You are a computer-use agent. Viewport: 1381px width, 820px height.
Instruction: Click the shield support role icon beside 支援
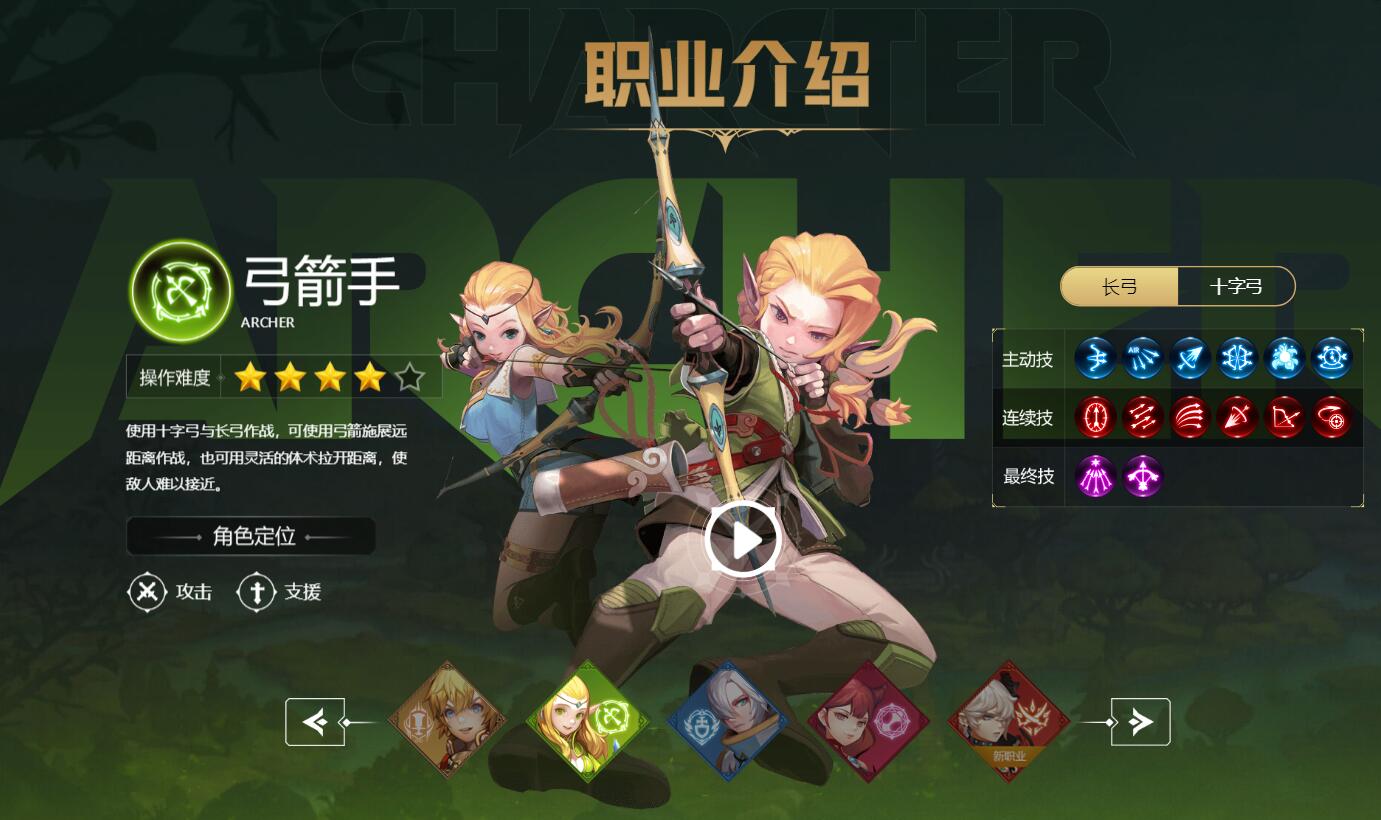click(x=257, y=591)
